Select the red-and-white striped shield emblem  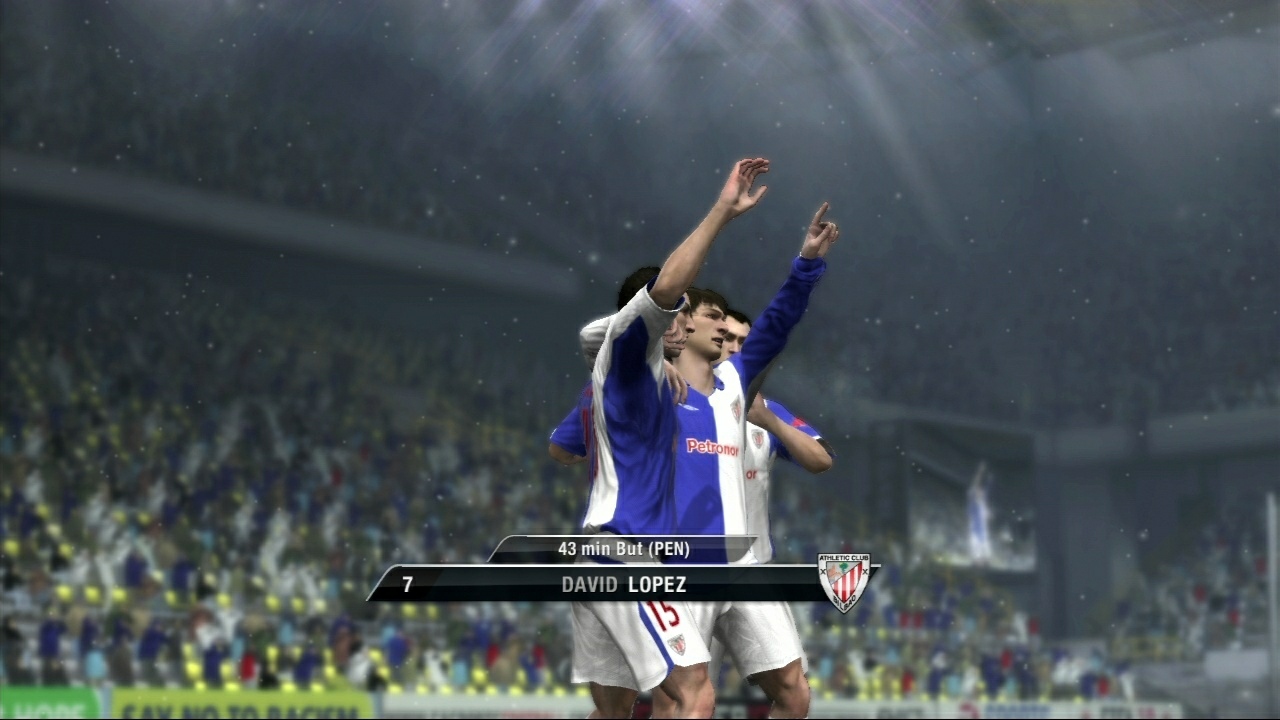845,580
